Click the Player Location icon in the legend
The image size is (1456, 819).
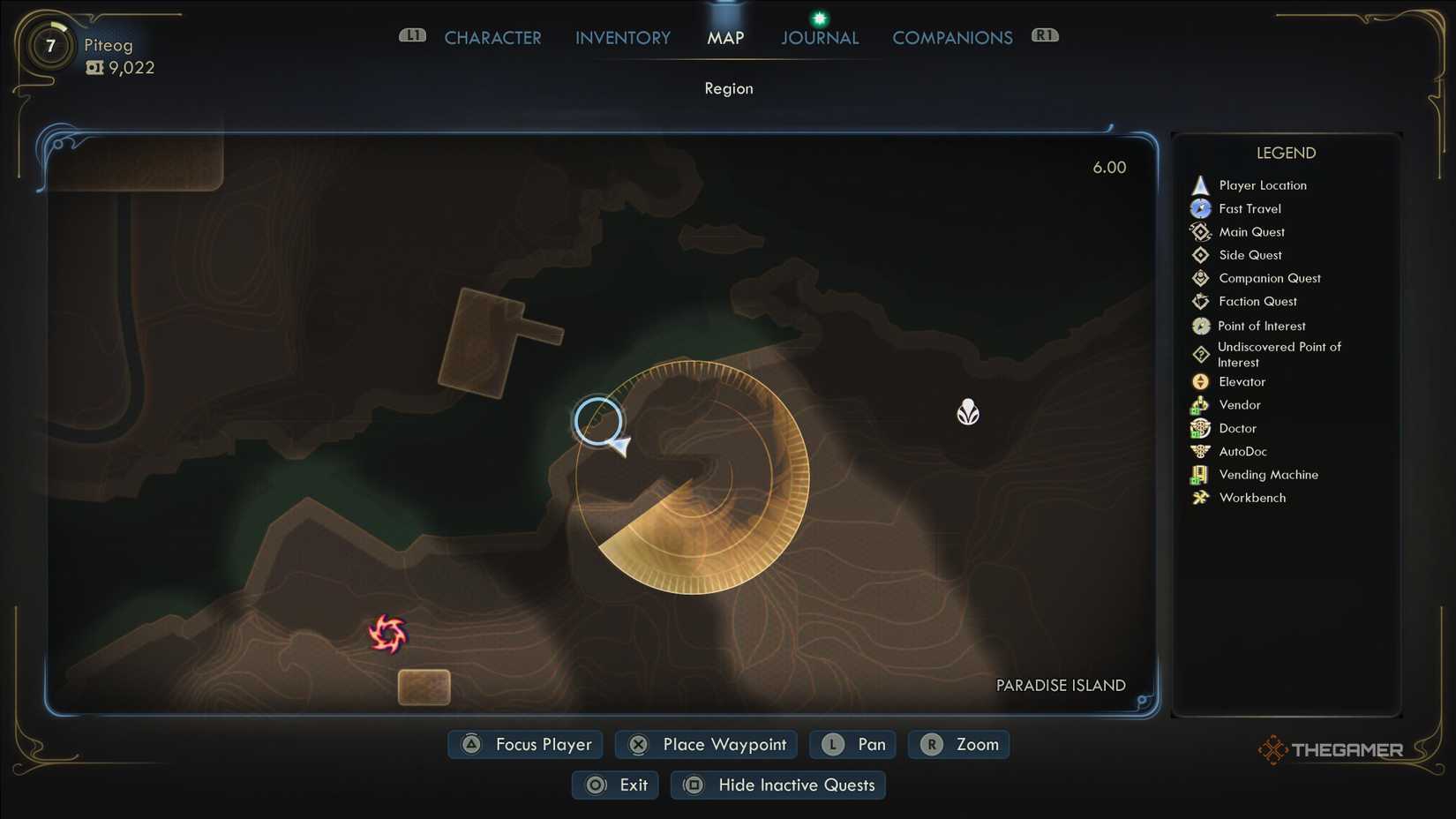[x=1200, y=184]
